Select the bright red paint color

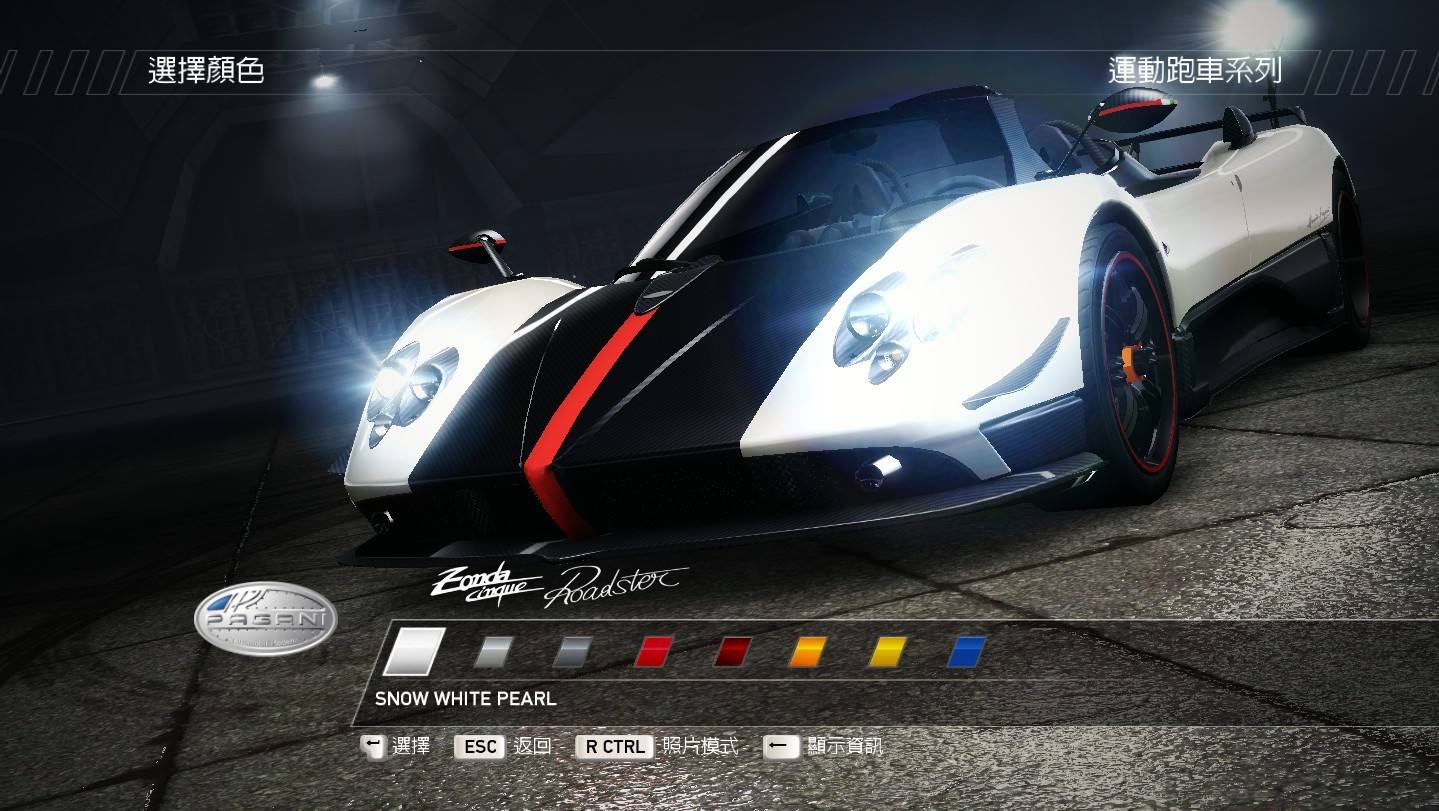coord(654,652)
